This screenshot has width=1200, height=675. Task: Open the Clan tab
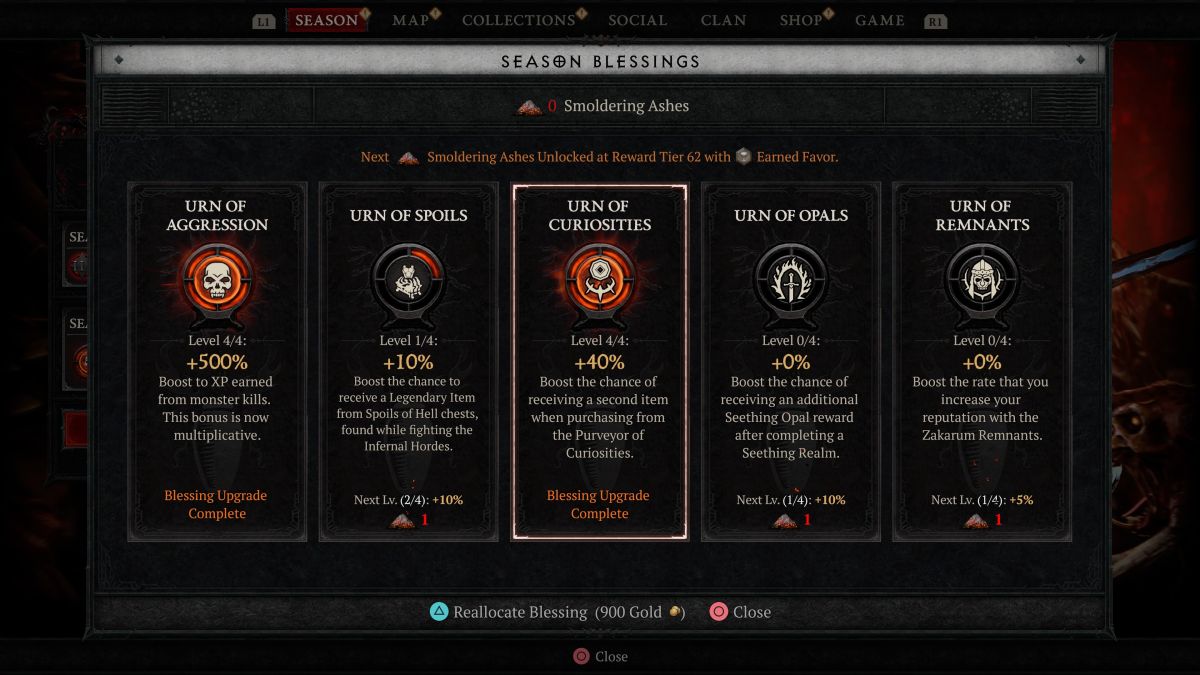(723, 20)
